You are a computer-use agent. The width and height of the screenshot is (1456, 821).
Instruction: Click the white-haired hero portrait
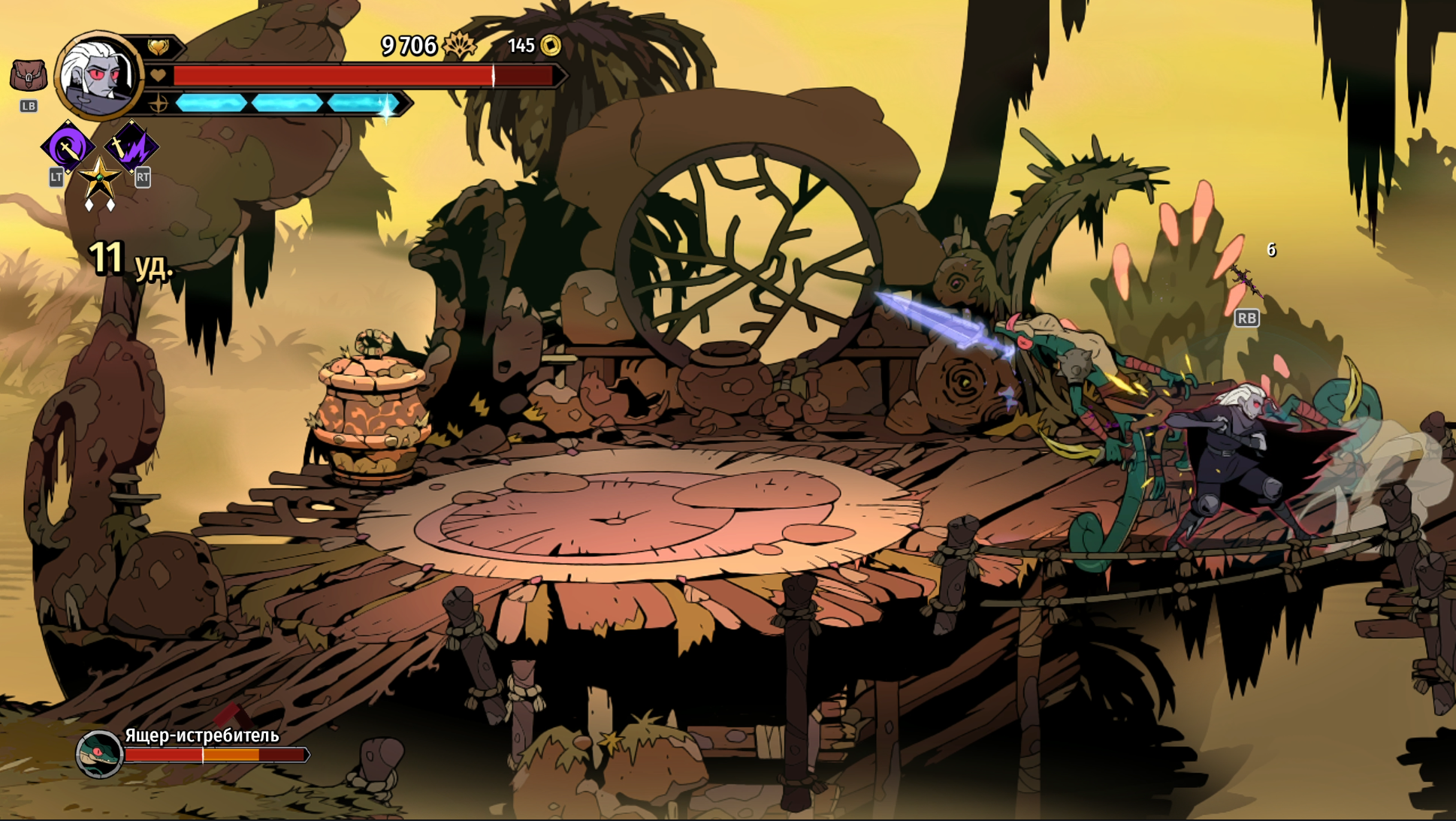coord(98,76)
